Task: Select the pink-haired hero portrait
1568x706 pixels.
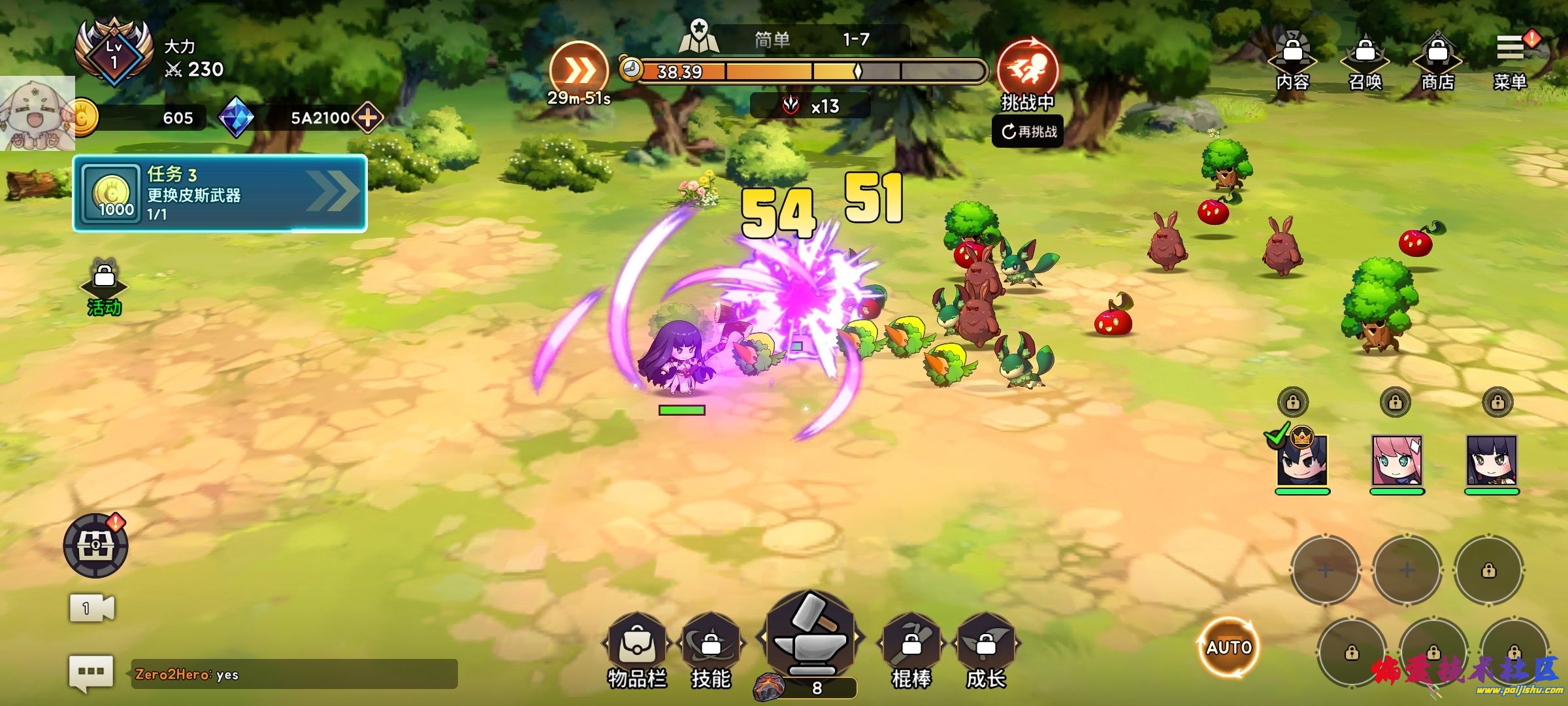Action: click(x=1397, y=462)
